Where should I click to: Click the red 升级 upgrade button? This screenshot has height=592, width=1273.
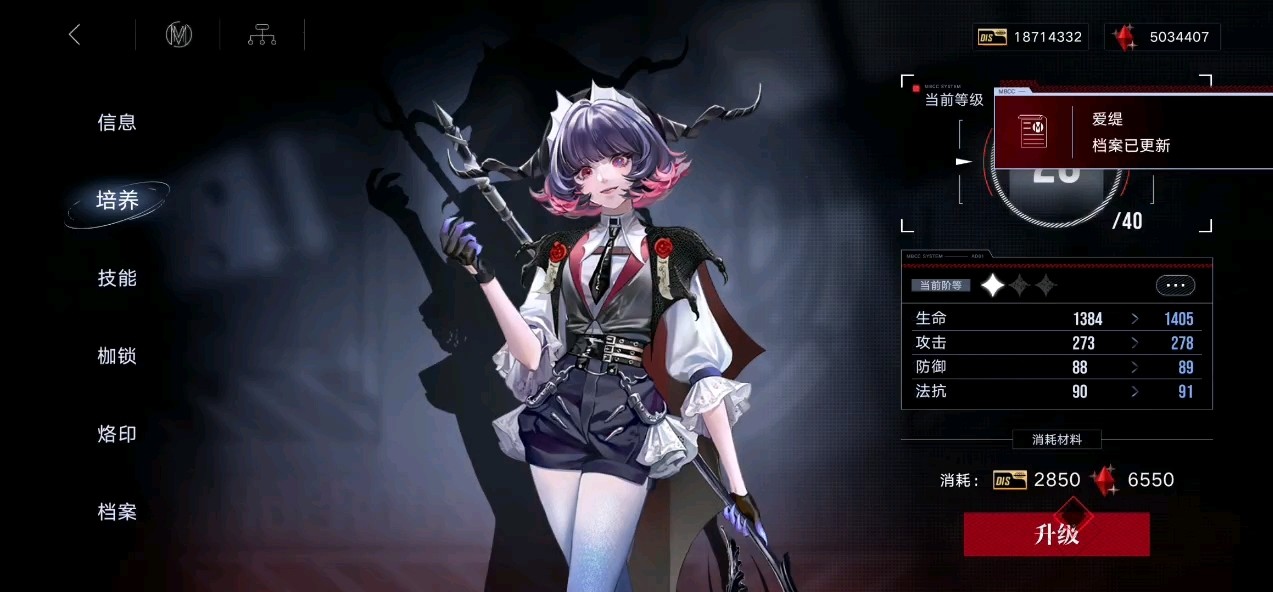point(1056,534)
